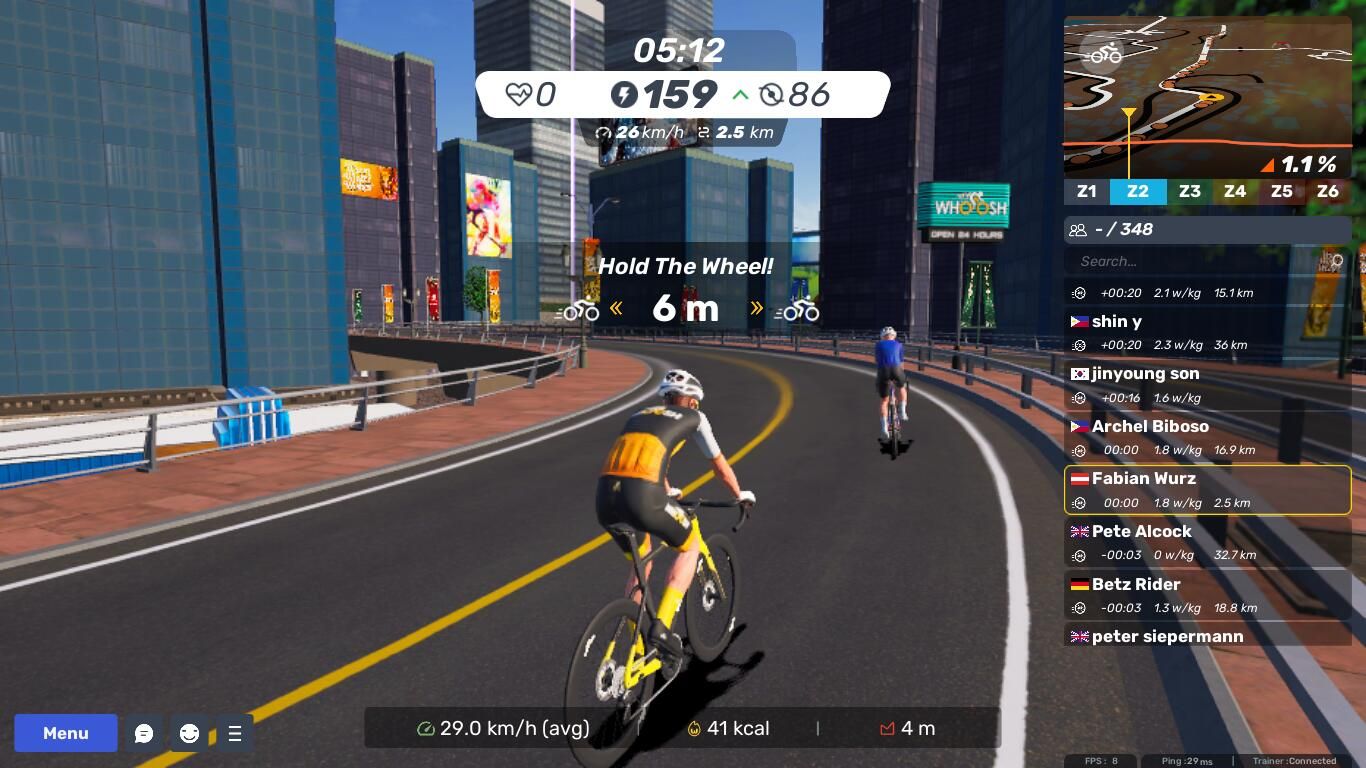Choose Archel Biboso from rider list
This screenshot has height=768, width=1366.
[1207, 437]
